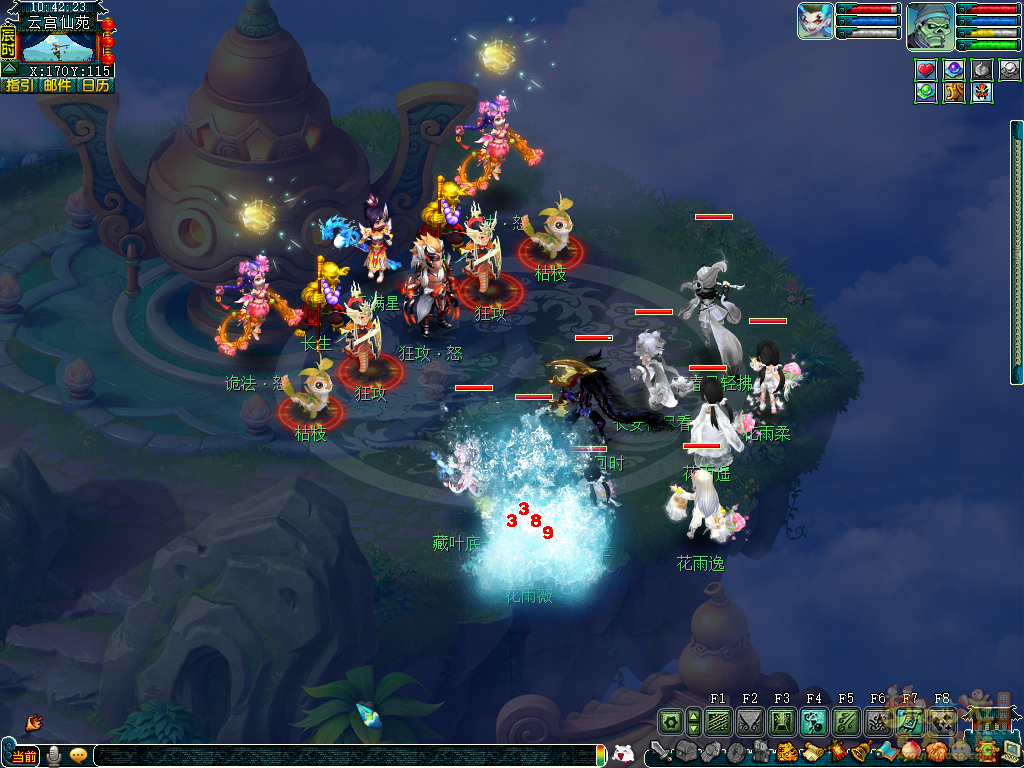
Task: Activate the F4 hotkey skill
Action: click(x=814, y=721)
